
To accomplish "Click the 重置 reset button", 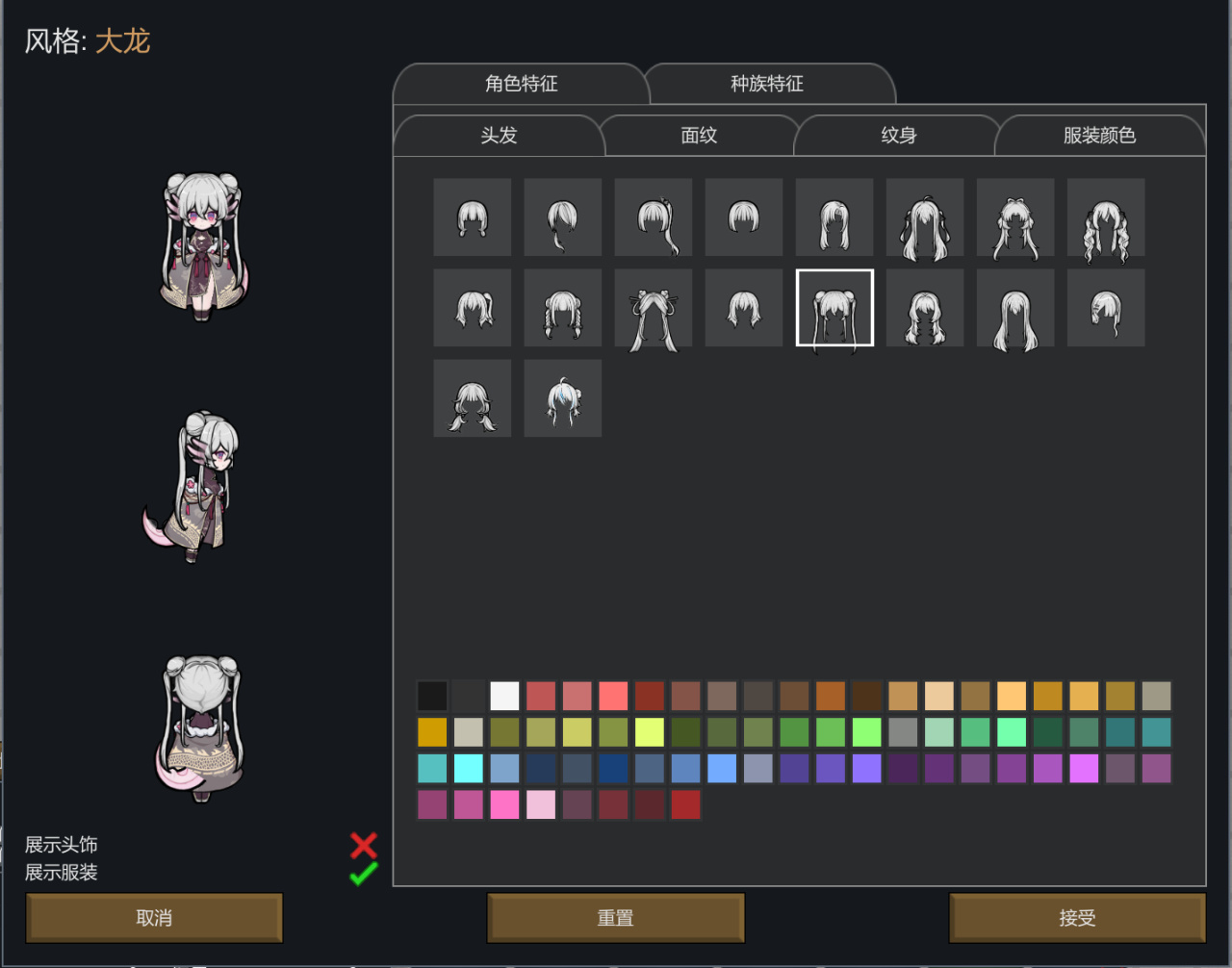I will pyautogui.click(x=615, y=918).
